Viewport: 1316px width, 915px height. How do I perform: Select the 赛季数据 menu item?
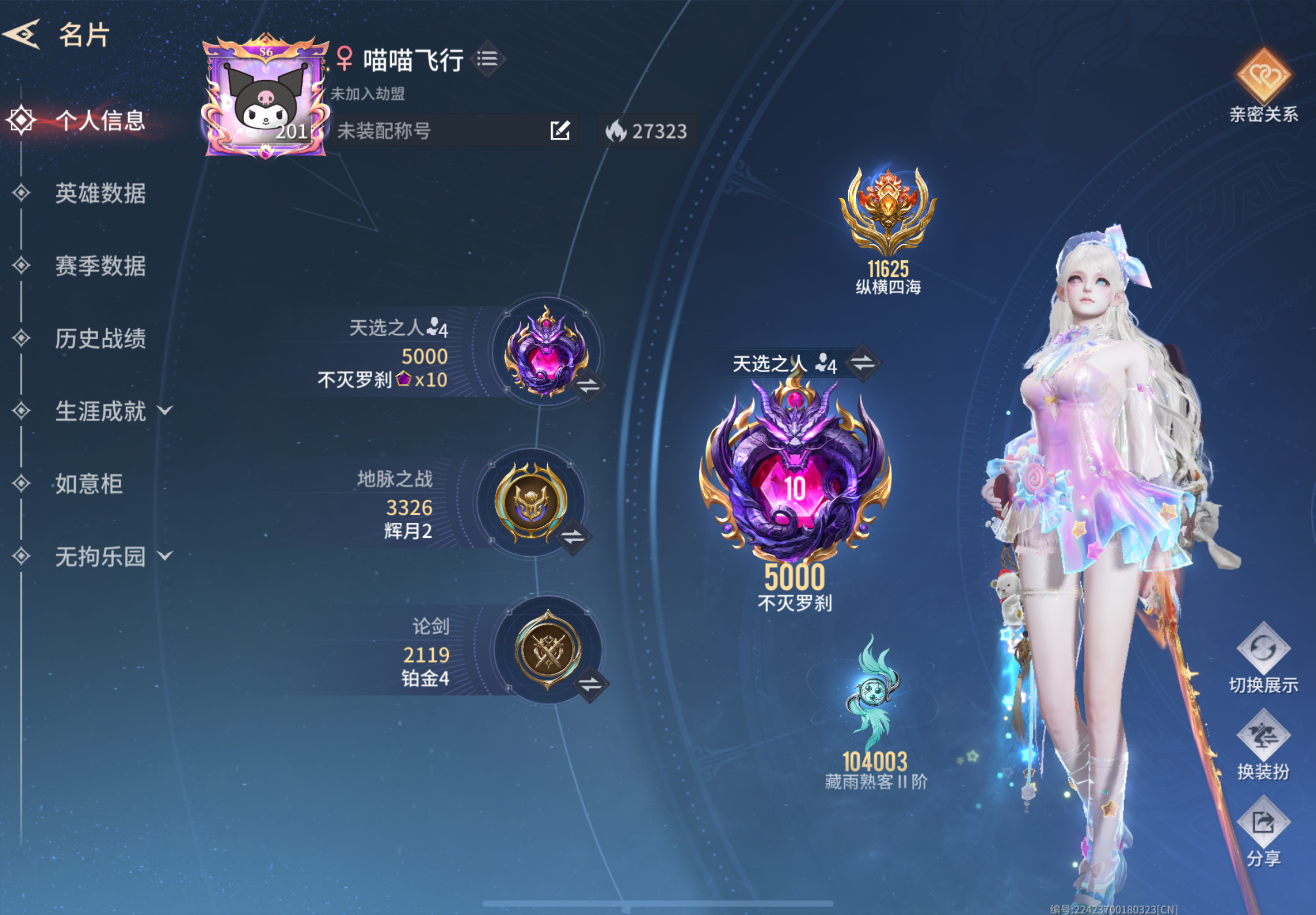point(102,267)
